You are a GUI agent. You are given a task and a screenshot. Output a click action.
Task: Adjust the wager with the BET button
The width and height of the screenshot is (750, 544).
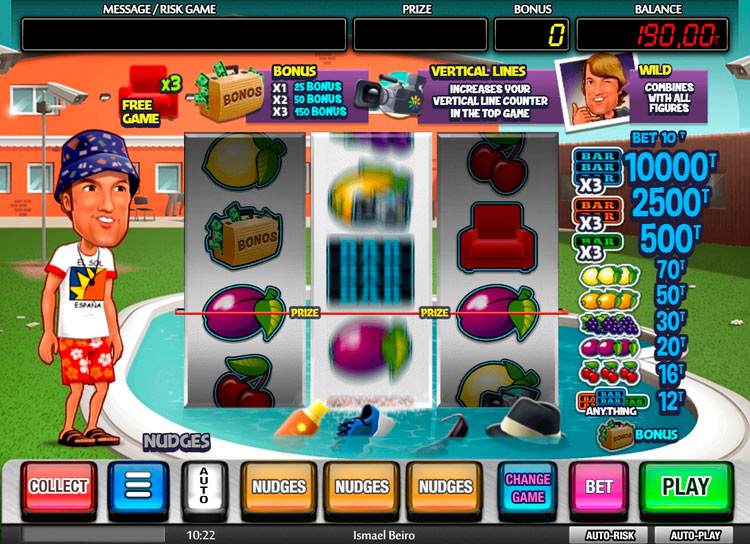coord(599,487)
